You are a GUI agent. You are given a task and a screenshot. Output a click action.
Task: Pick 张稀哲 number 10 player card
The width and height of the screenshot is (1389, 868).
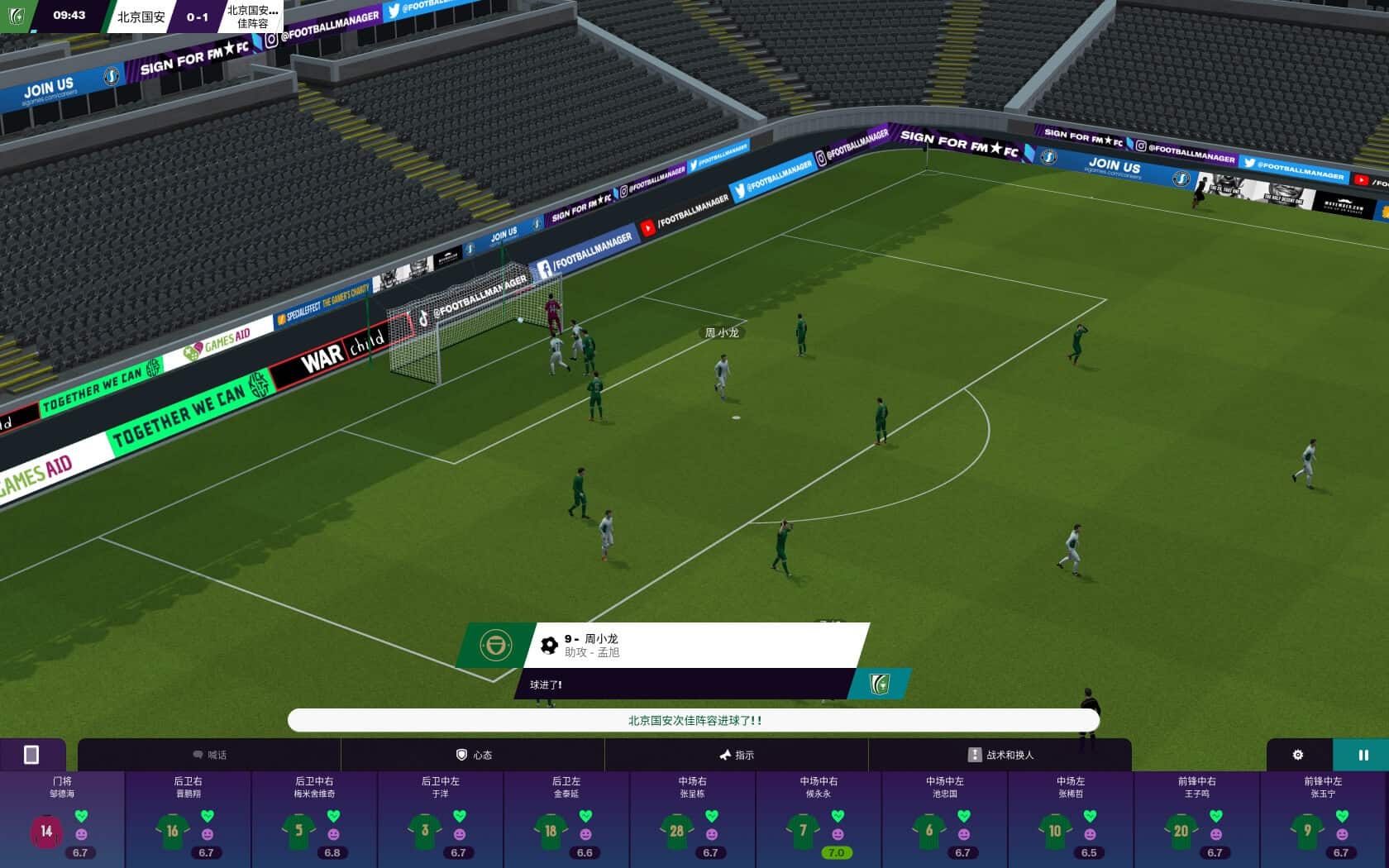coord(1071,819)
